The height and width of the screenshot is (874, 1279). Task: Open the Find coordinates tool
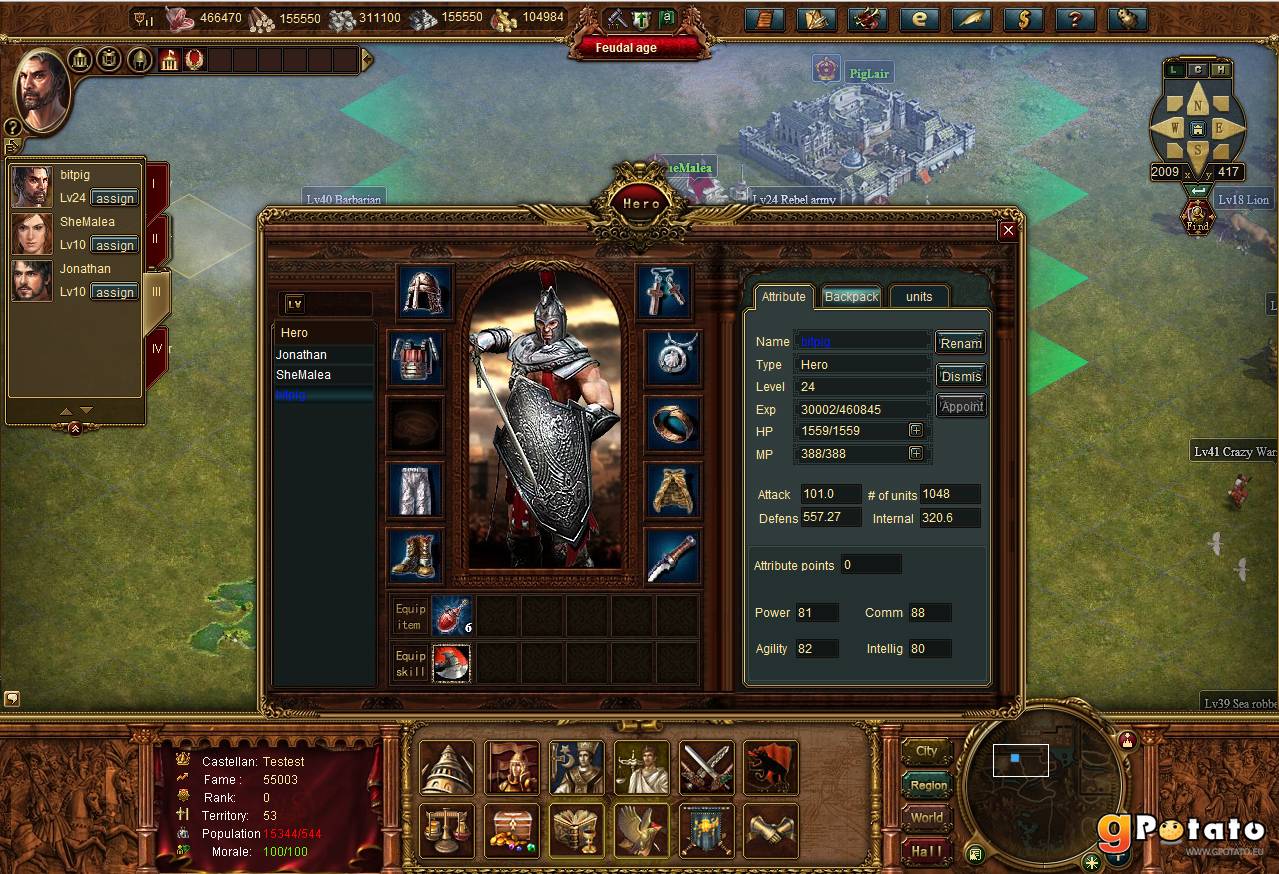coord(1197,215)
